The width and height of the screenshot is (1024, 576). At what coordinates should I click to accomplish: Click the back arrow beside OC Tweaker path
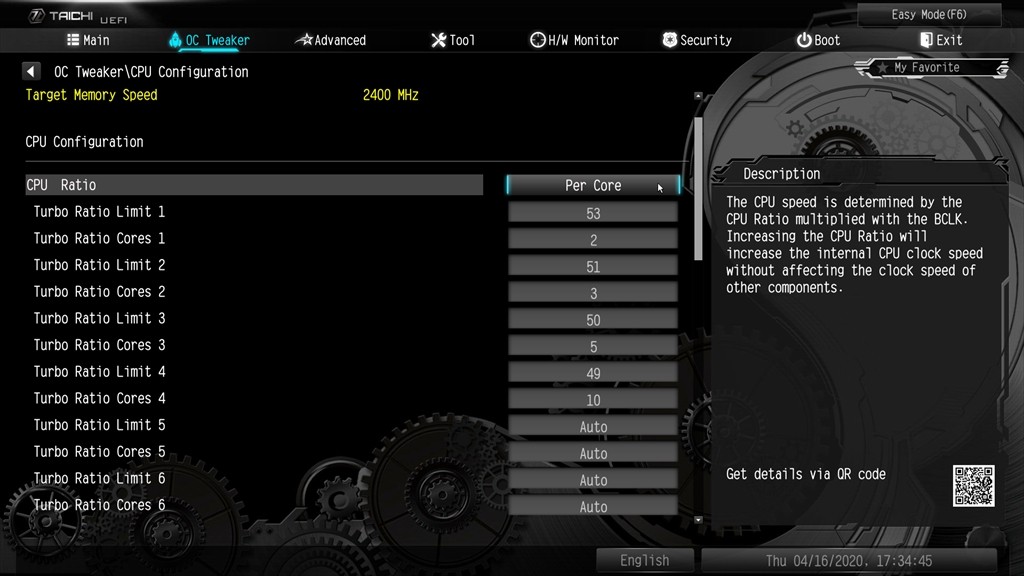tap(32, 72)
